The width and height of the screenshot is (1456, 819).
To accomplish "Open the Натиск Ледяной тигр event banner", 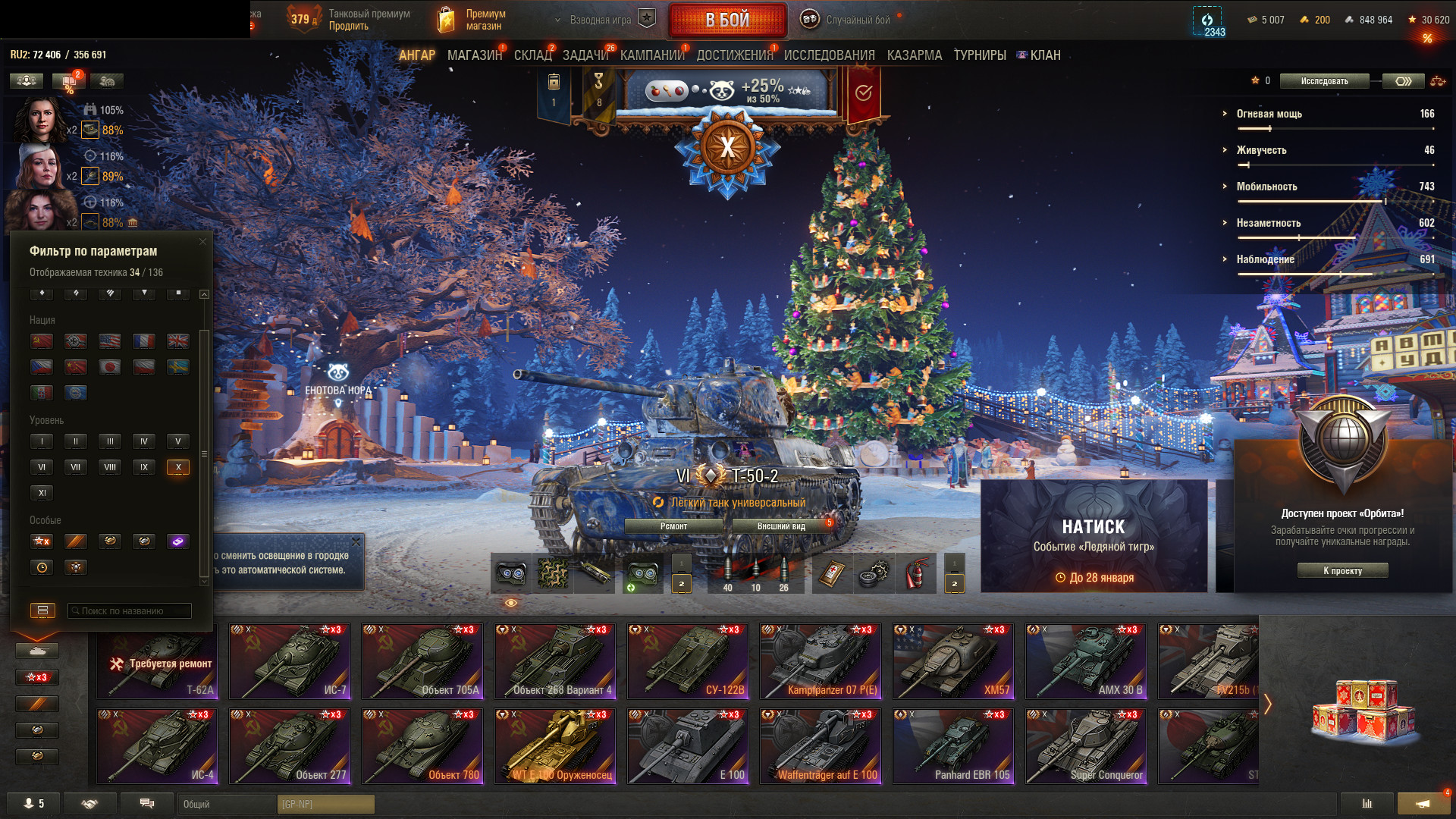I will click(1094, 536).
